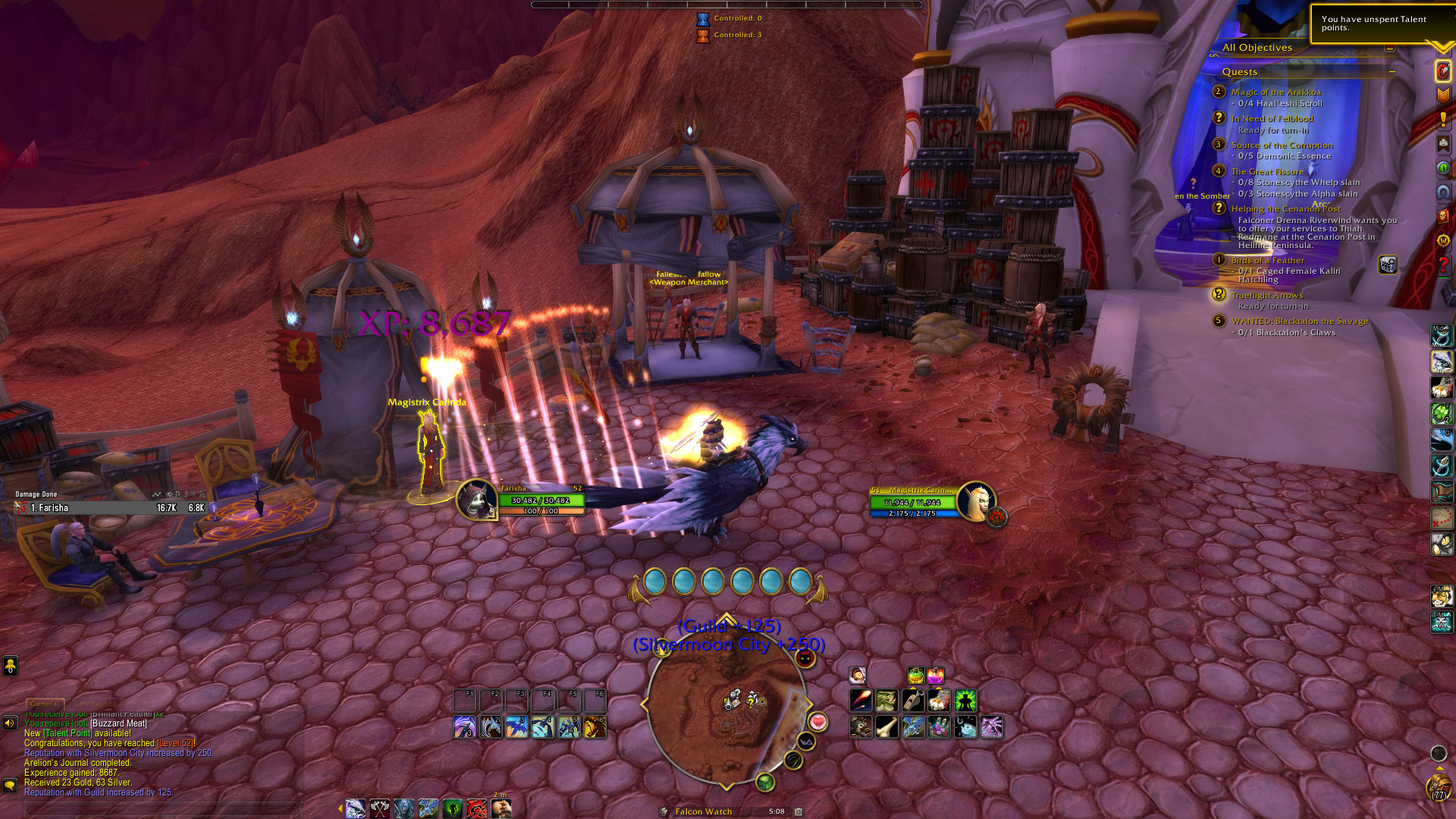The height and width of the screenshot is (819, 1456).
Task: Open the WANTED: Blacktalon the Savage quest
Action: pyautogui.click(x=1300, y=322)
